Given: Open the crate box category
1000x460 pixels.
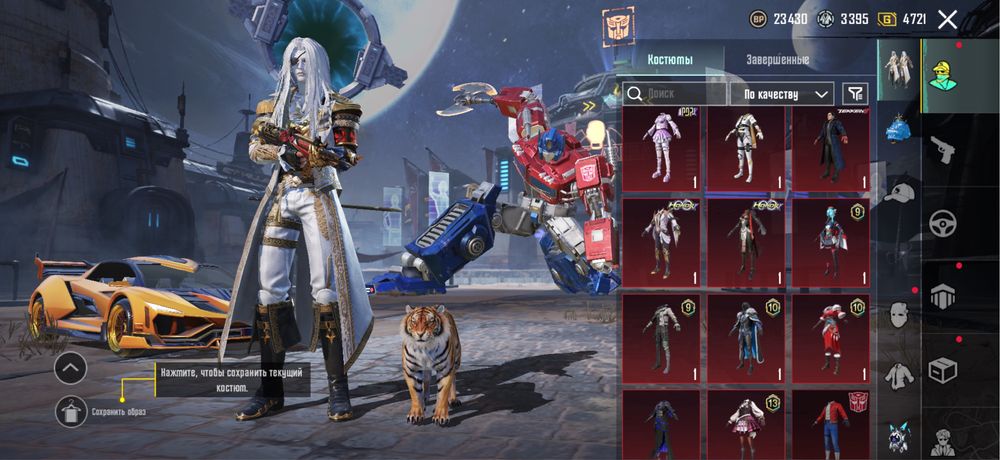Looking at the screenshot, I should click(943, 369).
